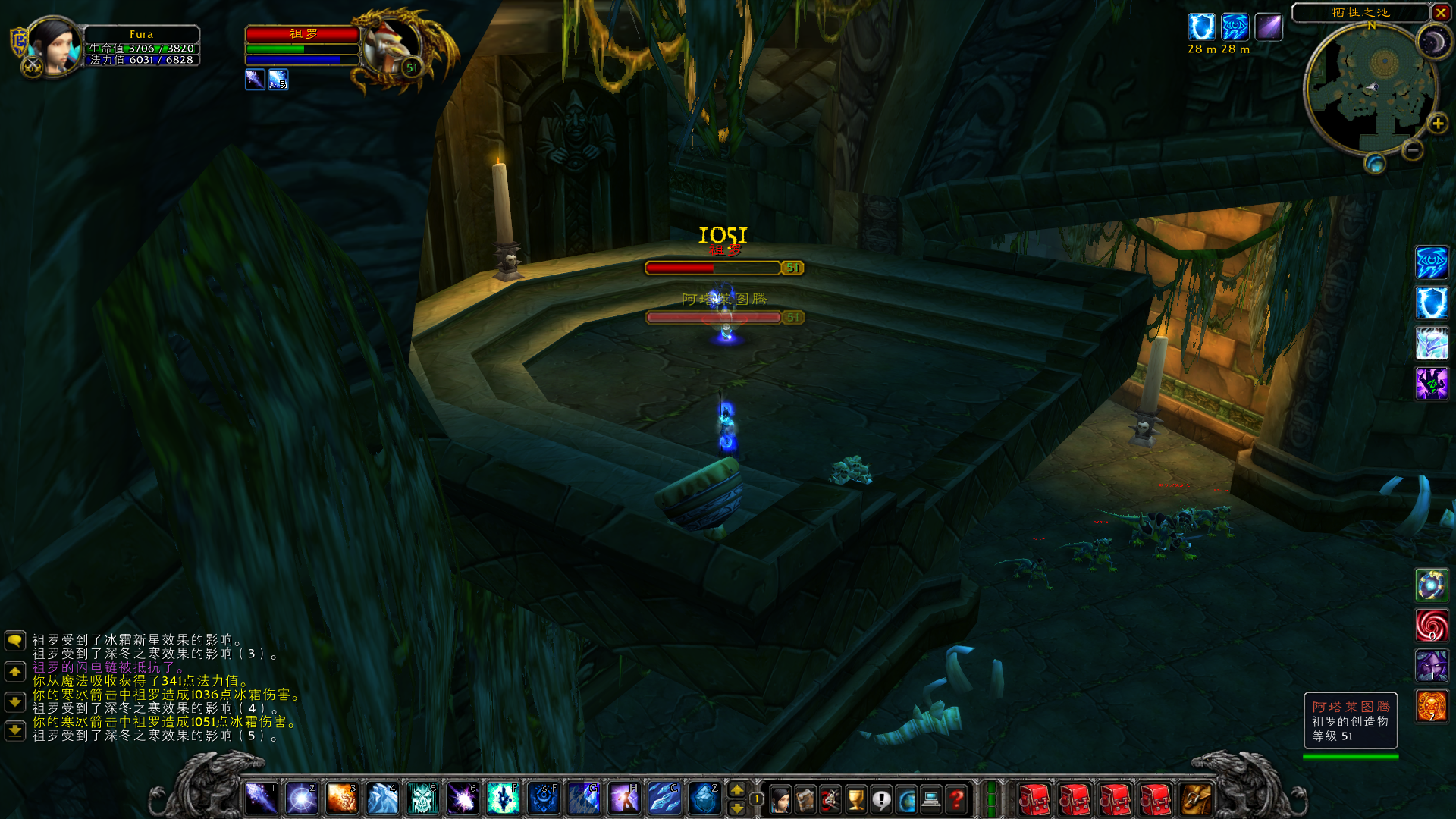Toggle the crescent moon time indicator
The height and width of the screenshot is (819, 1456).
(1433, 43)
